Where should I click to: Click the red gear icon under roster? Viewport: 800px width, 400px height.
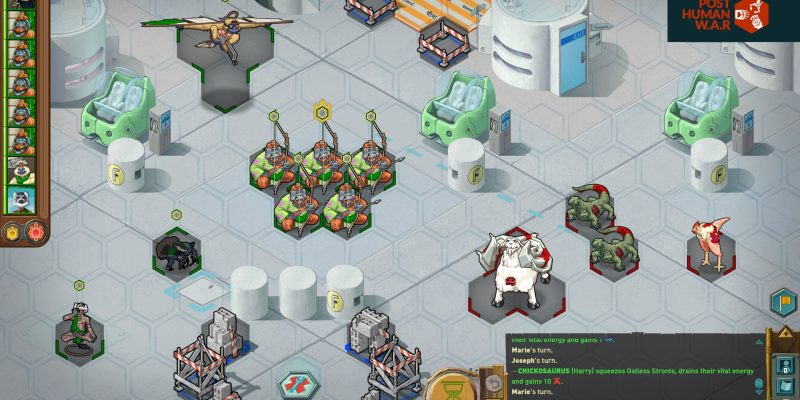(x=34, y=232)
